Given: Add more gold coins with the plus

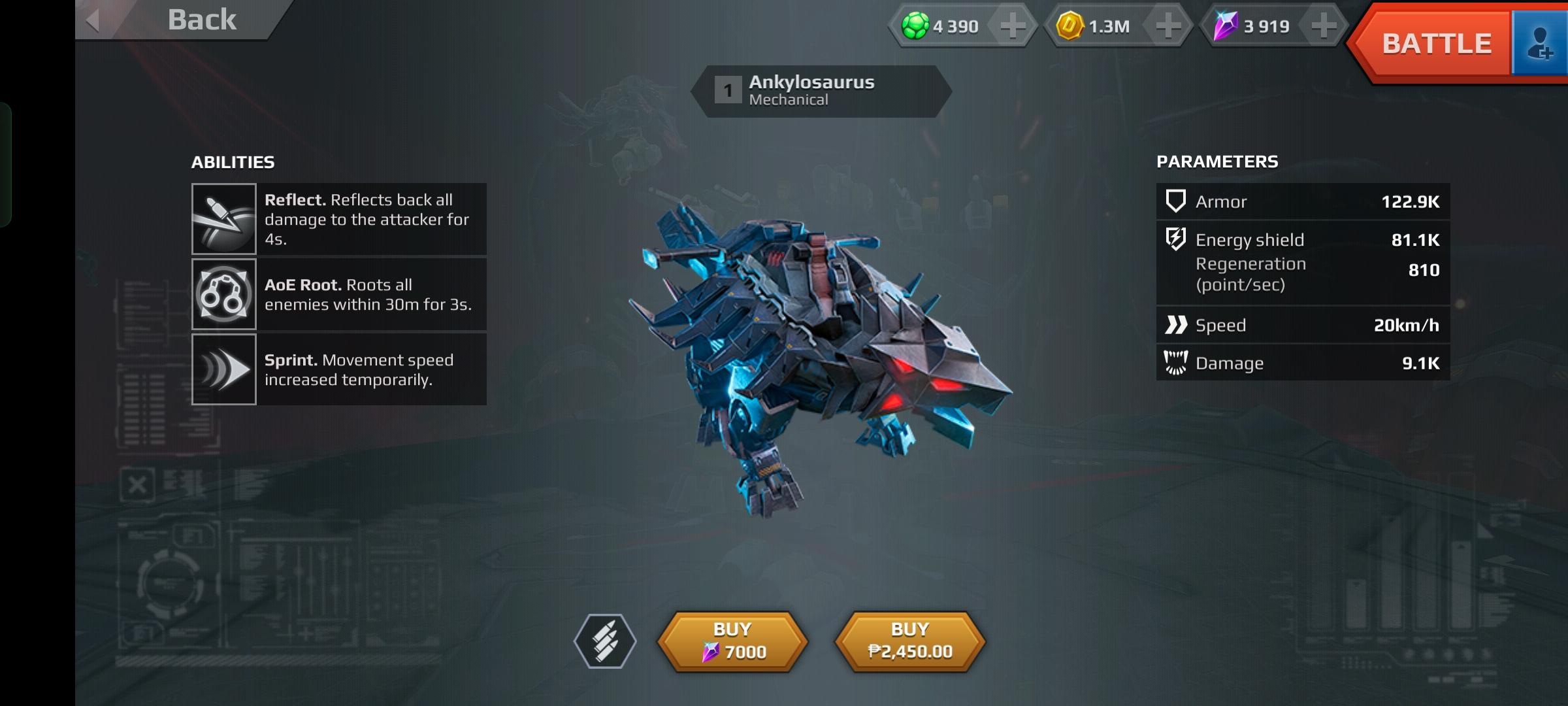Looking at the screenshot, I should [x=1168, y=26].
